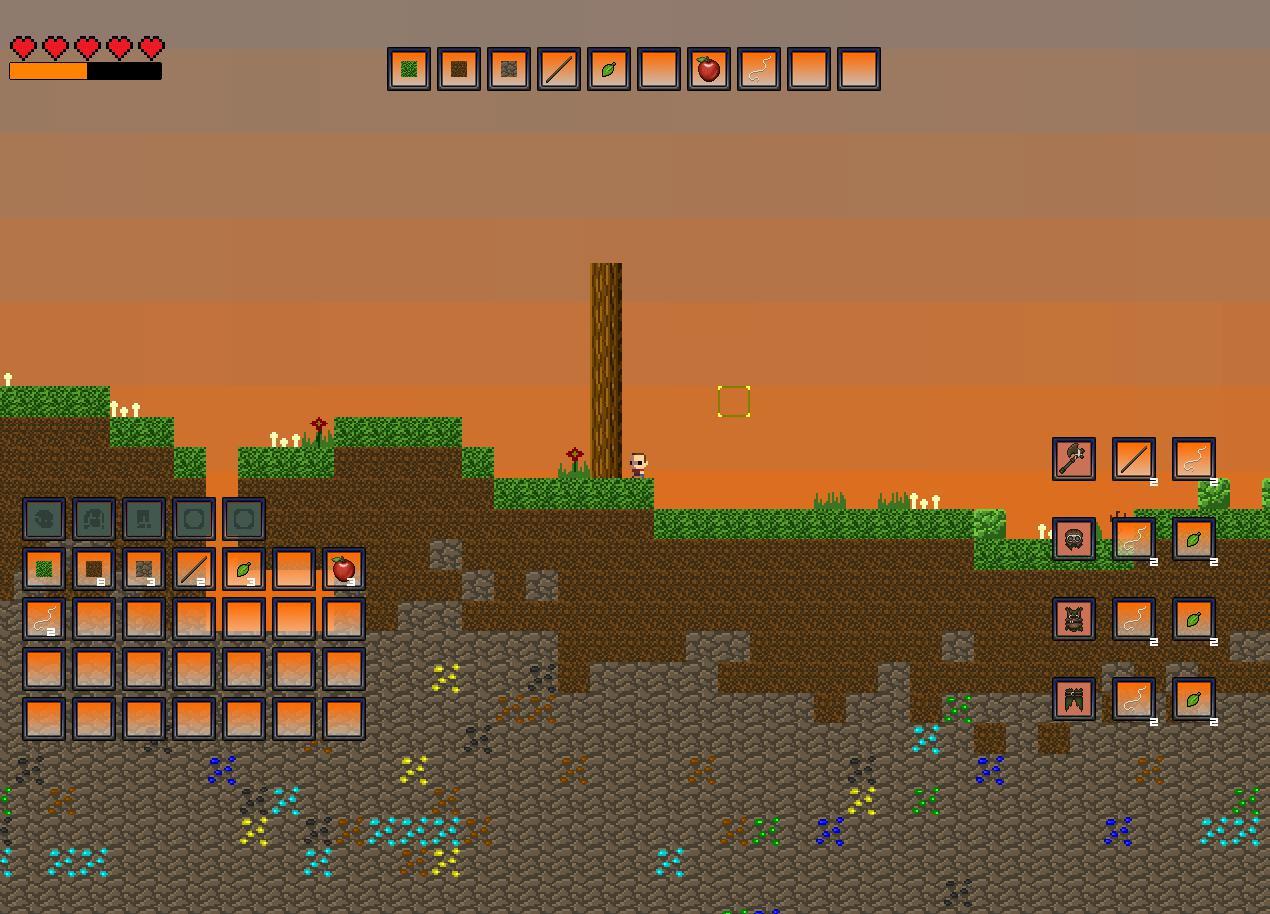Image resolution: width=1270 pixels, height=914 pixels.
Task: Click the empty helmet equipment slot
Action: 44,519
